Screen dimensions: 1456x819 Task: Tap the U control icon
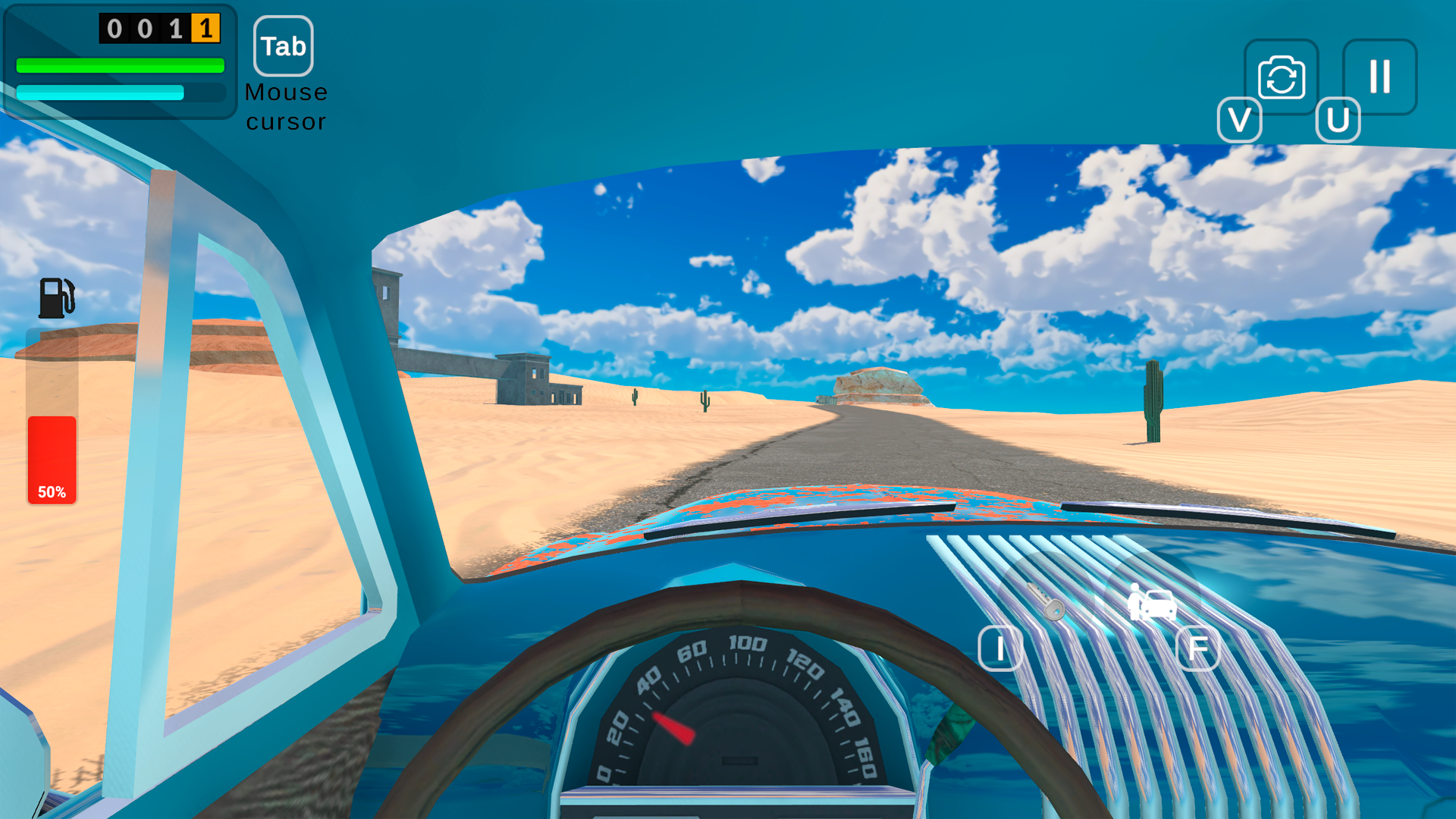(1338, 120)
